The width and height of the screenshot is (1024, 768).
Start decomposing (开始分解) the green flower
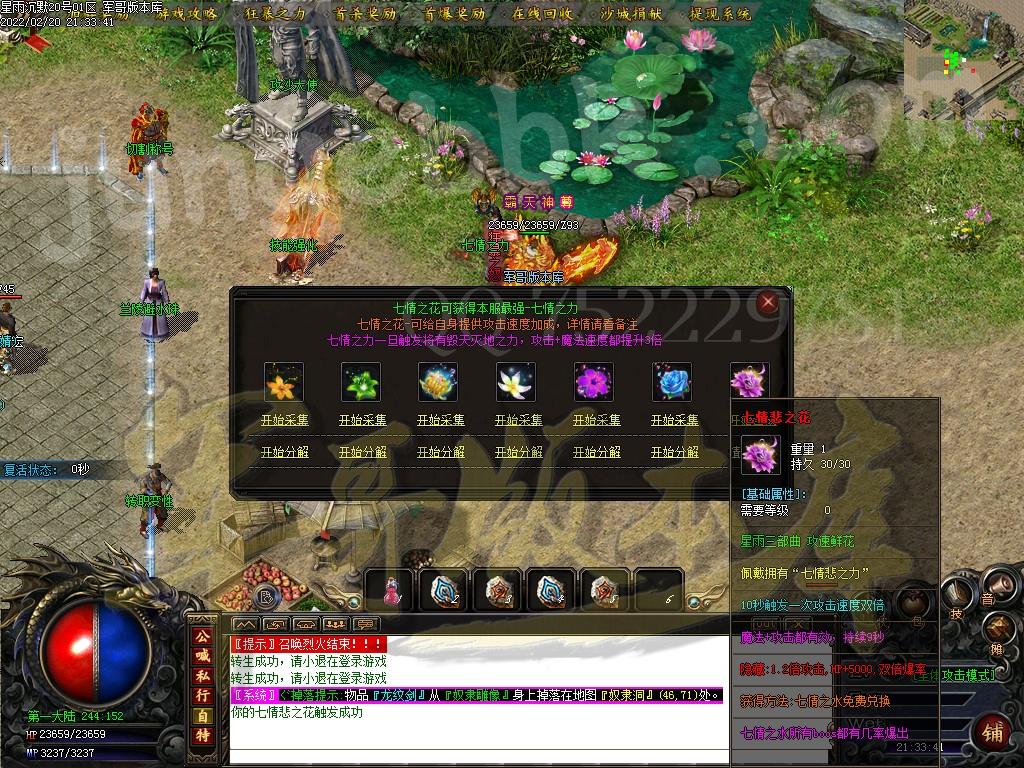tap(362, 452)
